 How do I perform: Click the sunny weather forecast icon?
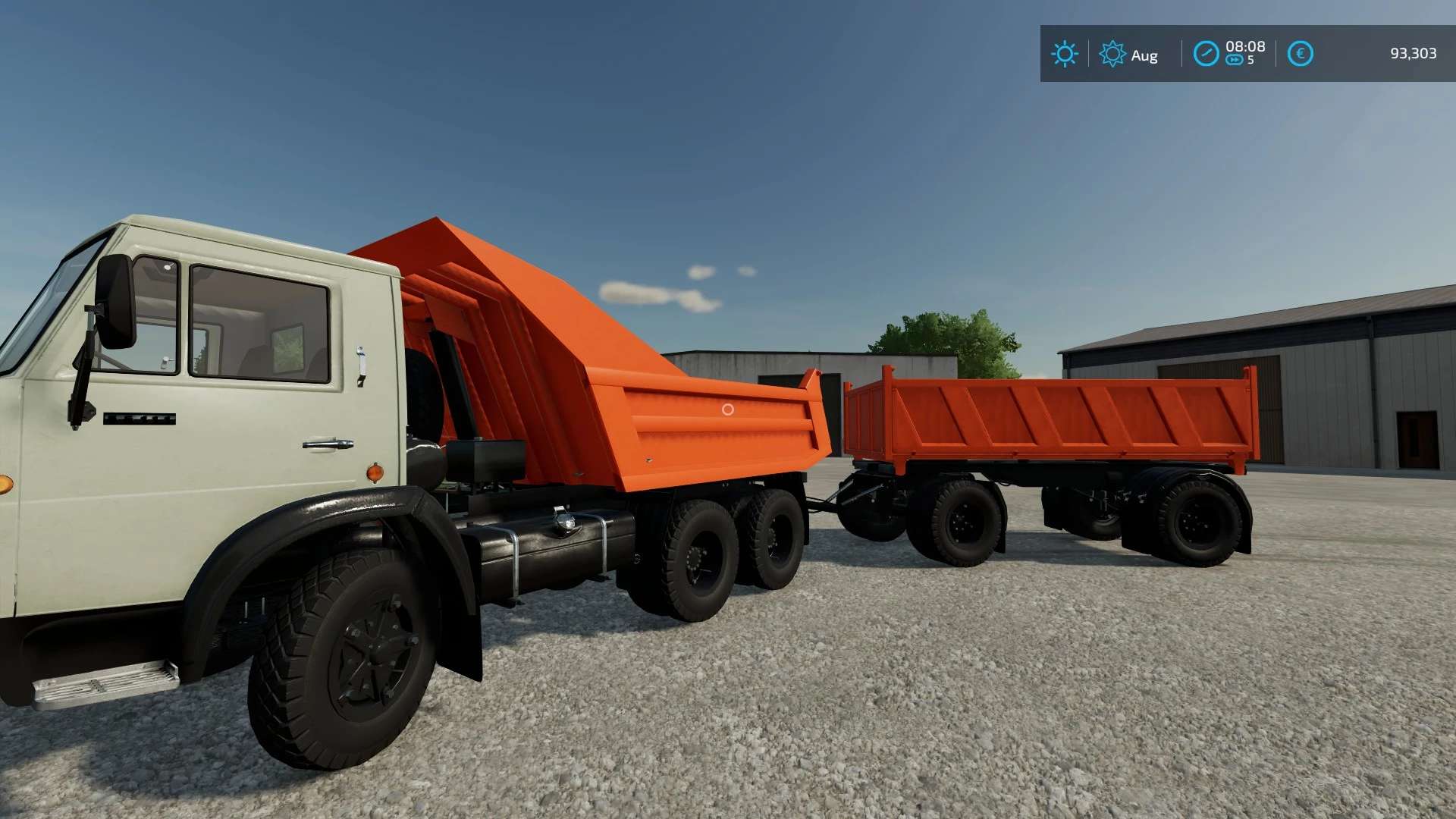tap(1064, 54)
